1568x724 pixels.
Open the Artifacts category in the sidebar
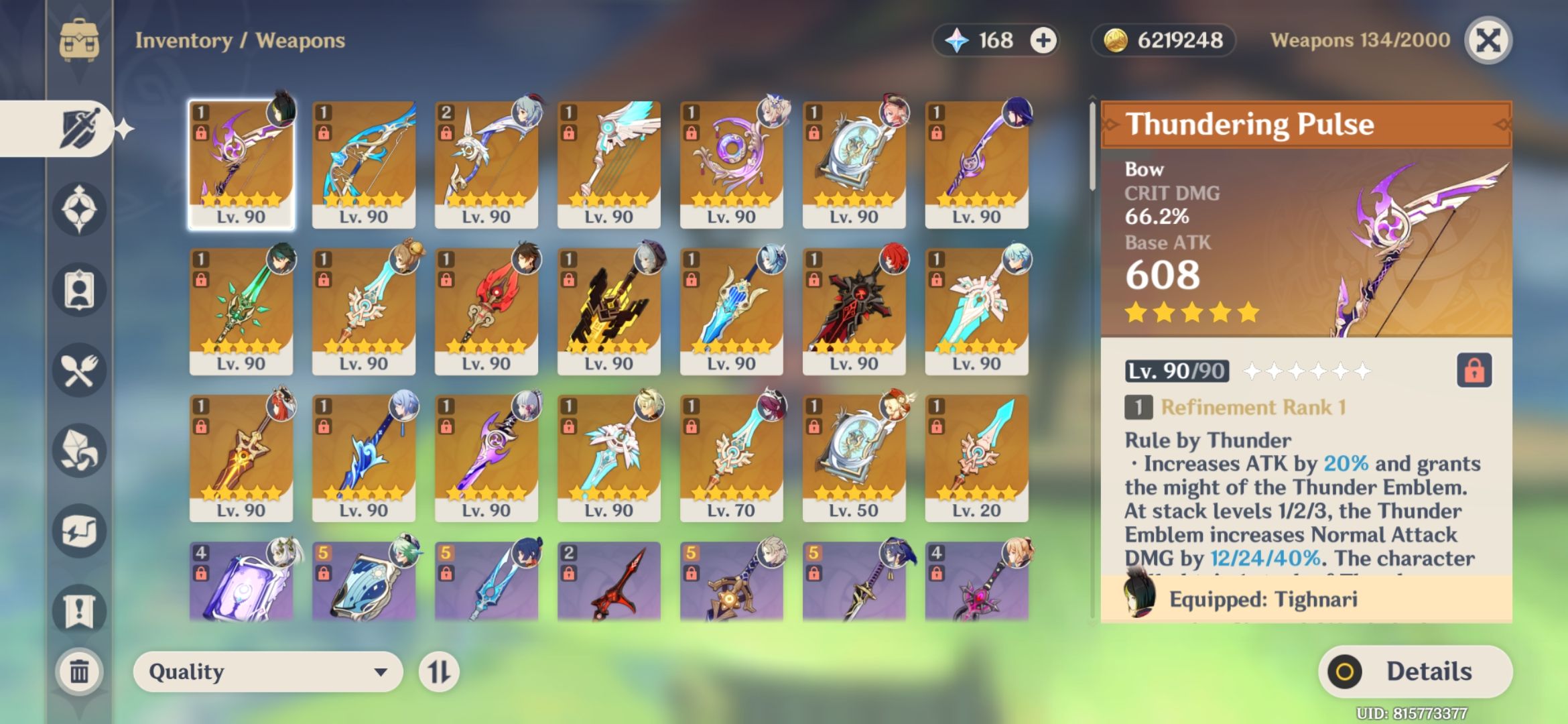coord(79,208)
